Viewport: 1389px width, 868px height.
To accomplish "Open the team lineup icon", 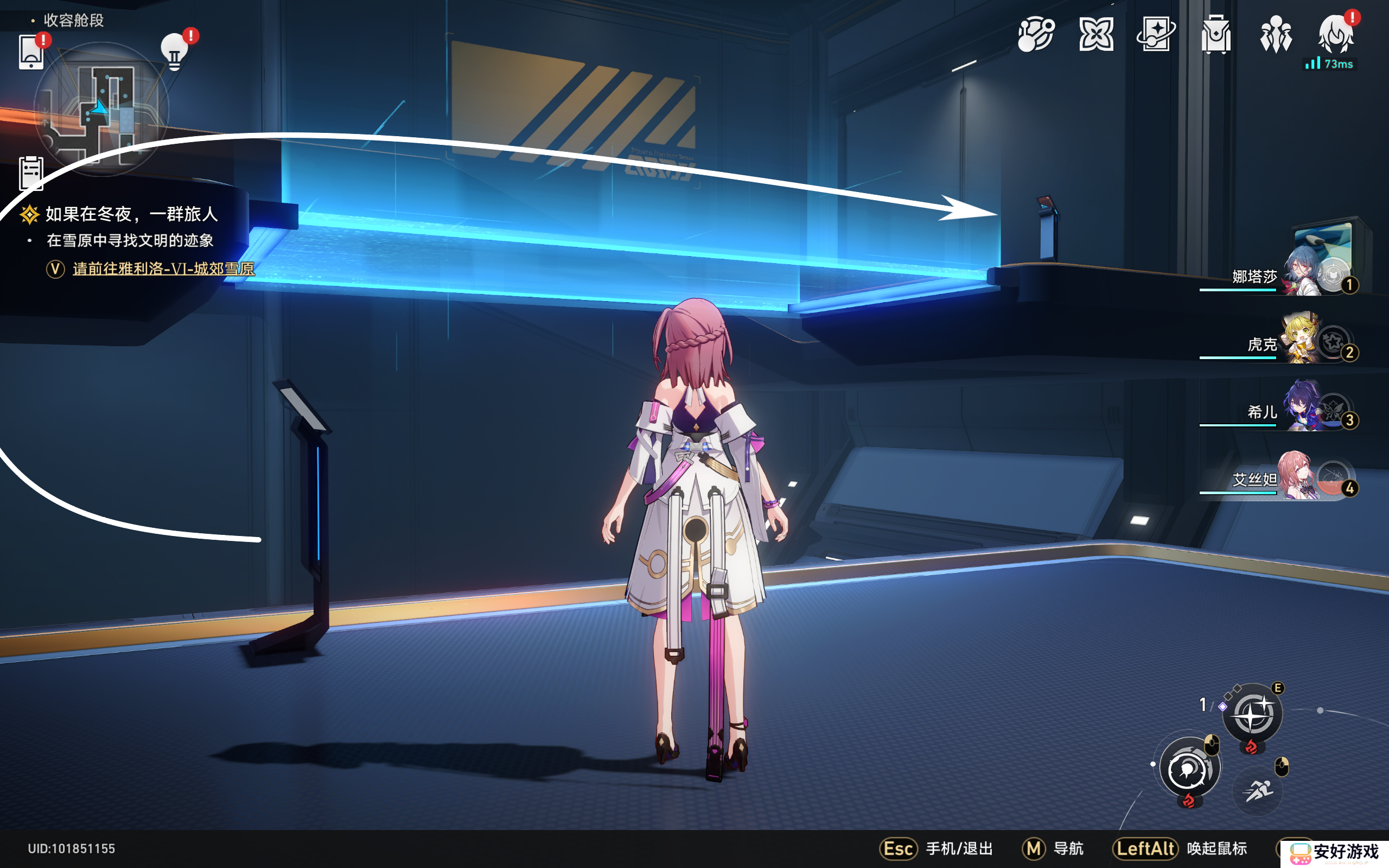I will (x=1276, y=34).
